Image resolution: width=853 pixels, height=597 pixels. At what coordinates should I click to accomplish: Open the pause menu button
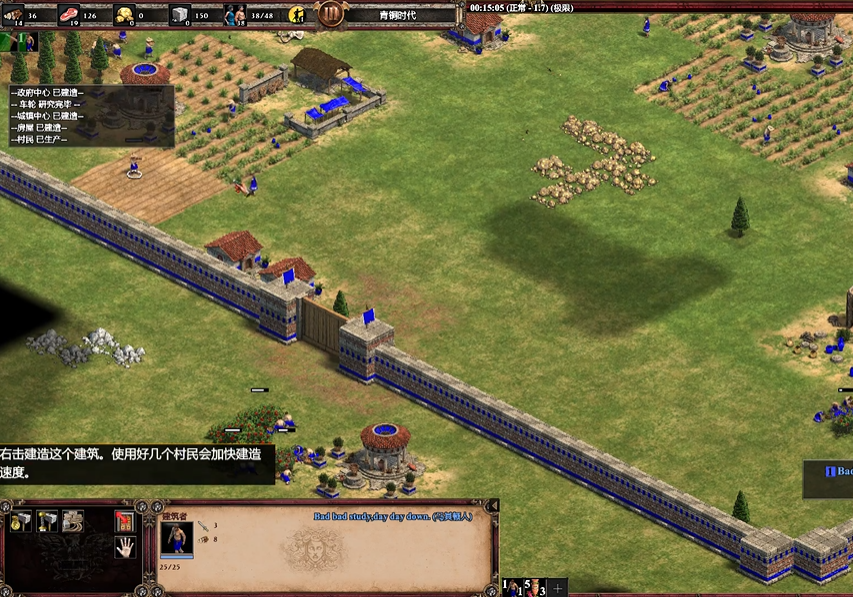[330, 14]
